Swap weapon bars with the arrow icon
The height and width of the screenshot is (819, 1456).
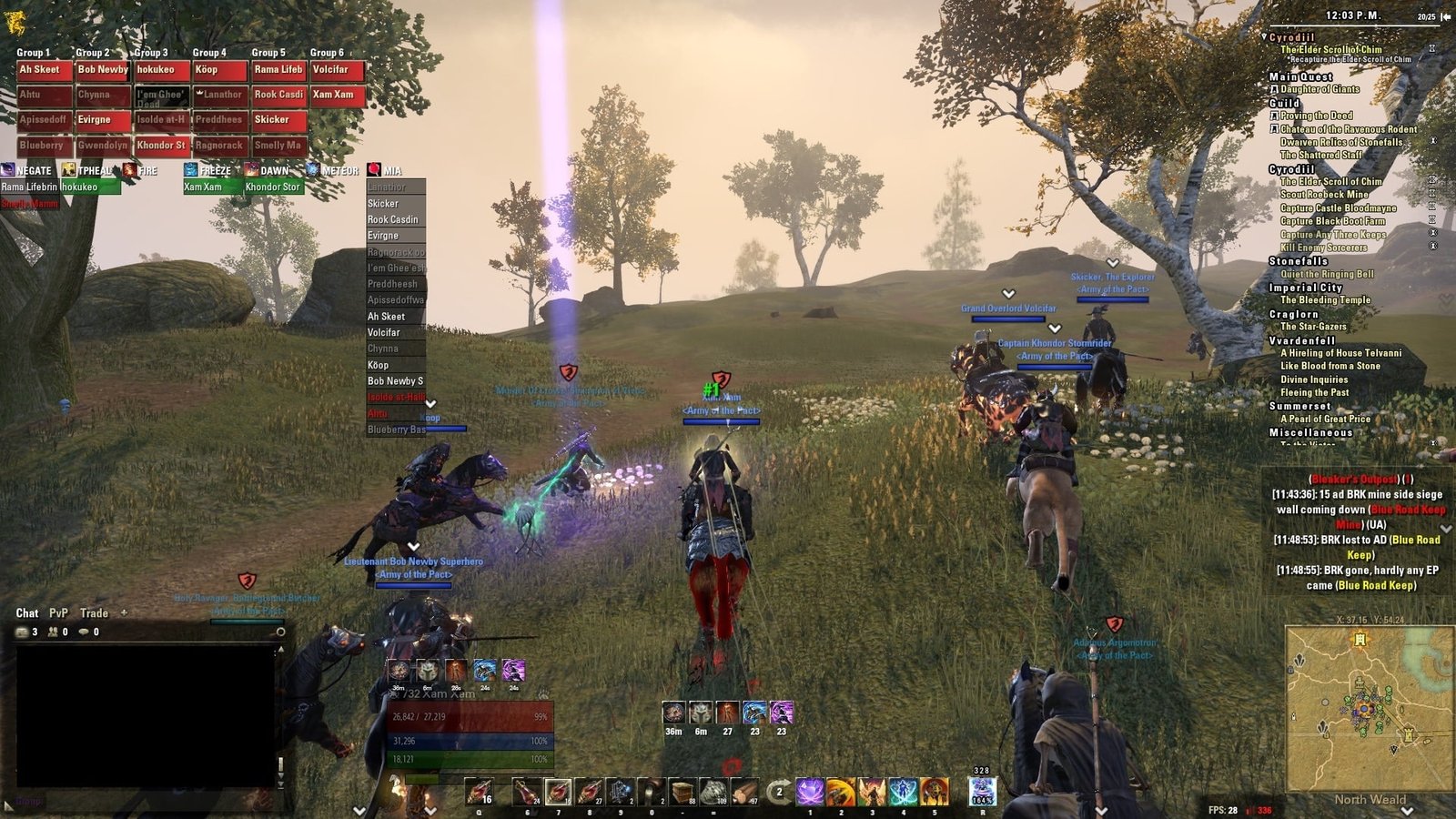[x=778, y=792]
